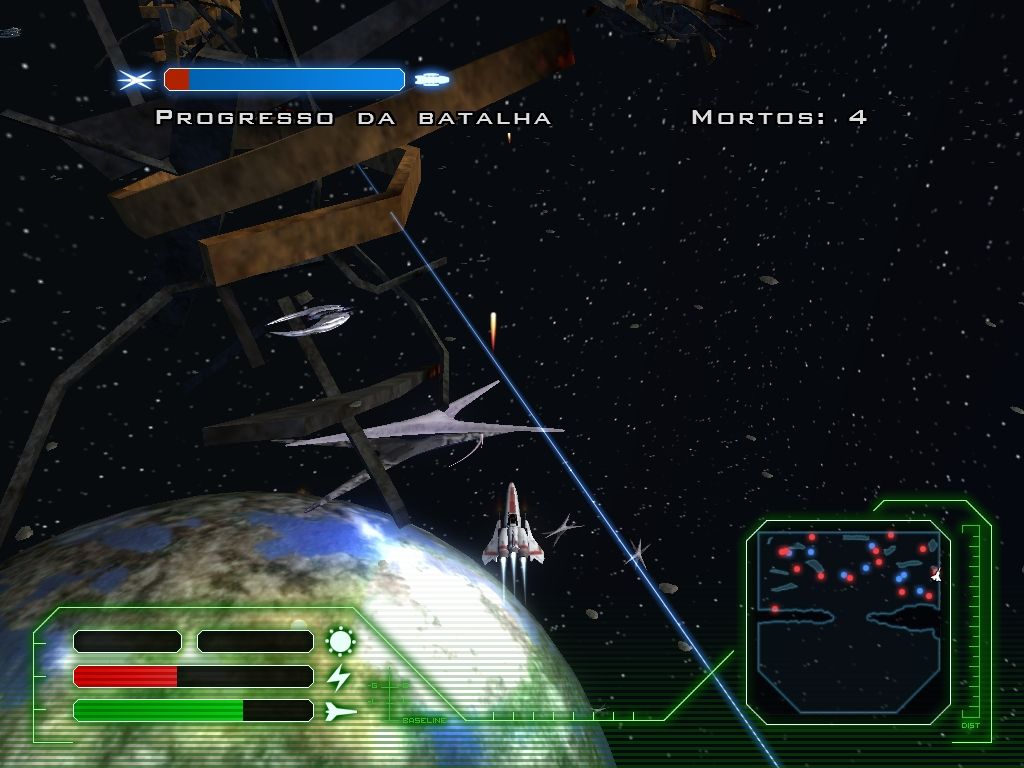The image size is (1024, 768).
Task: Click the green fighter ship hull icon
Action: click(341, 711)
